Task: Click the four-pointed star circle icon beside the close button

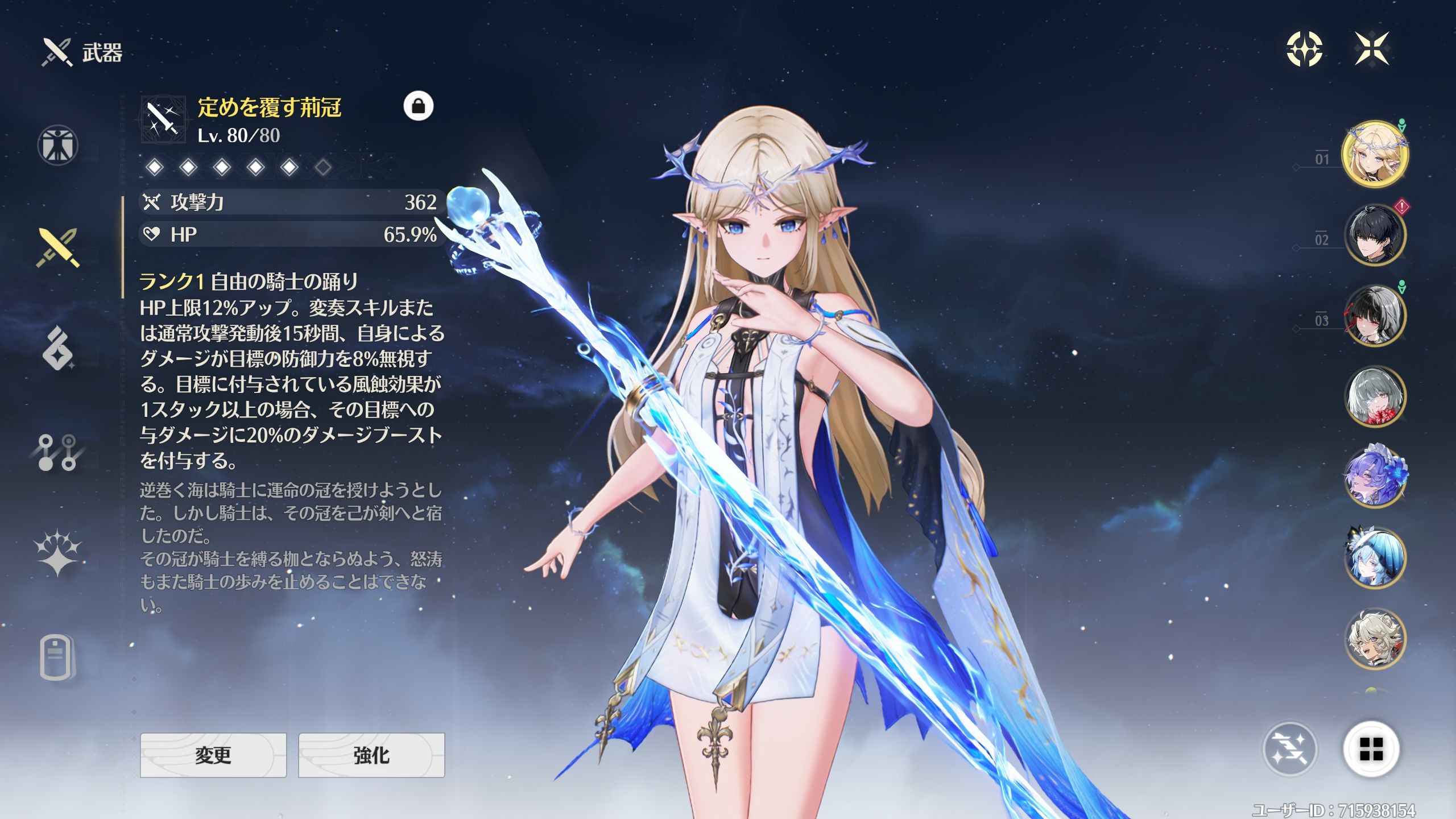Action: [x=1305, y=49]
